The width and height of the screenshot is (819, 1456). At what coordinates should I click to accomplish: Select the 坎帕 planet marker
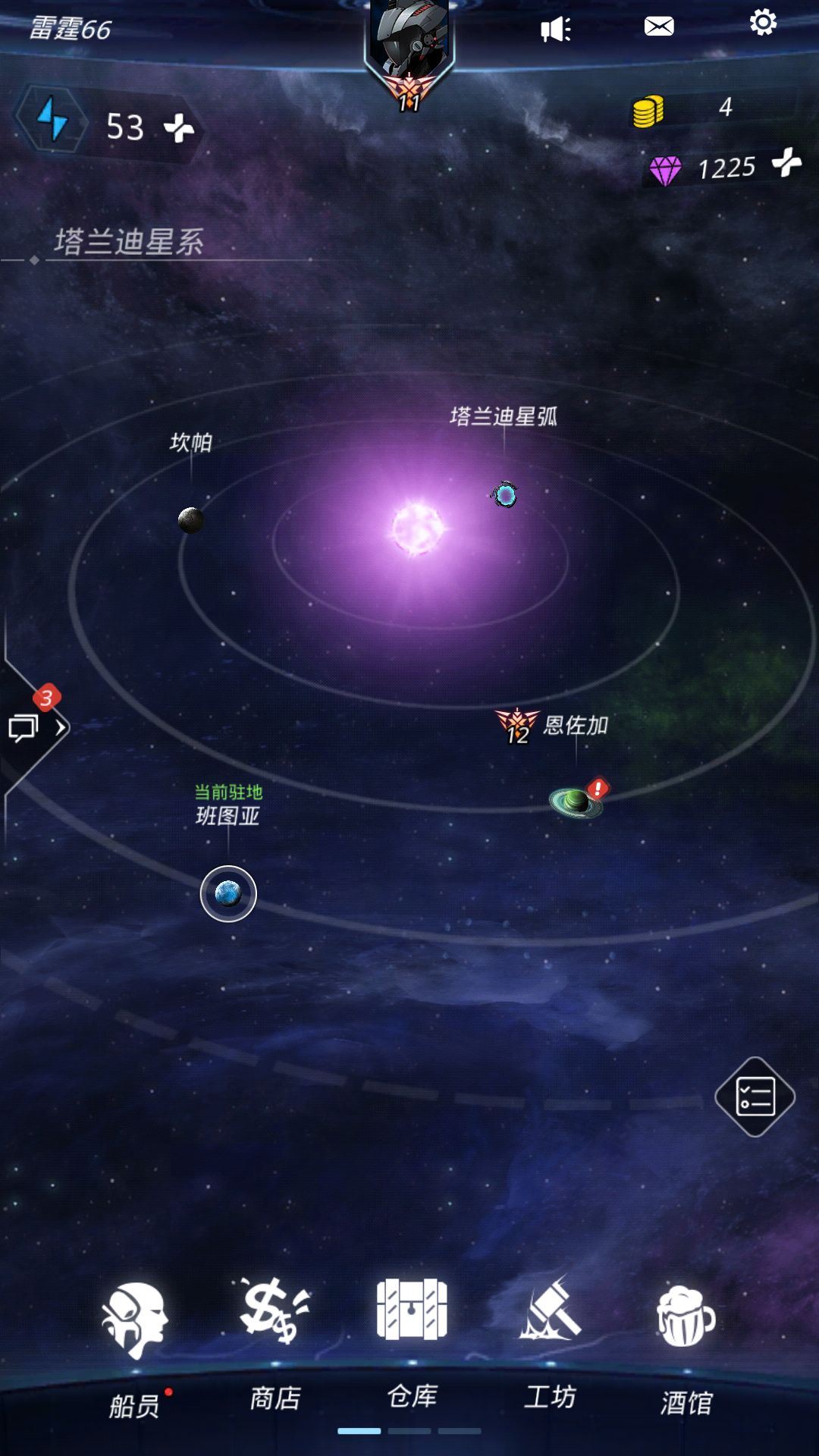(x=190, y=520)
